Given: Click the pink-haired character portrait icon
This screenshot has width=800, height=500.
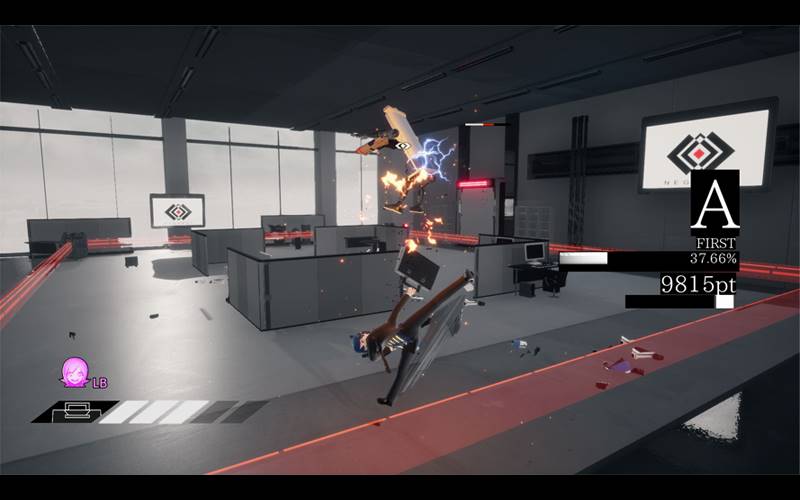Looking at the screenshot, I should coord(73,373).
